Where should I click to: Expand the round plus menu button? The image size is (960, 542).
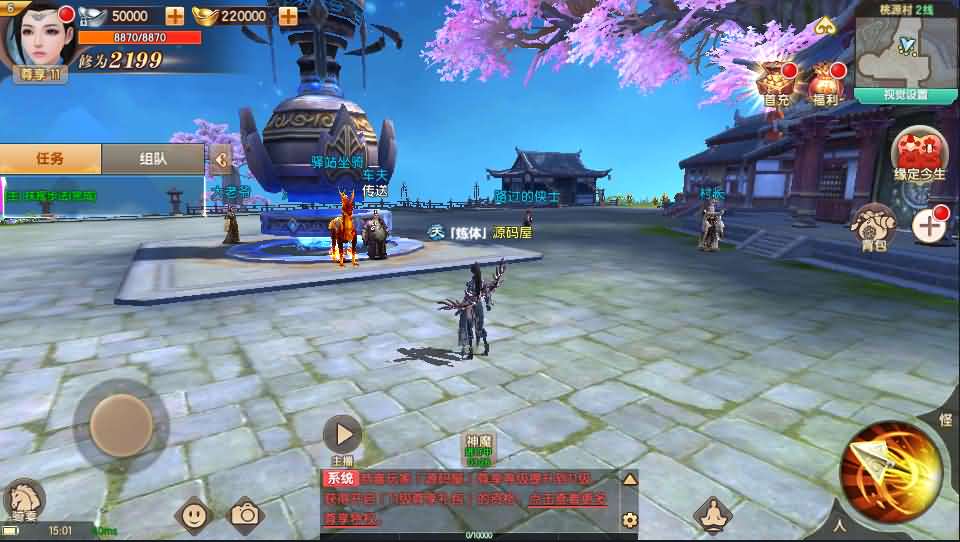click(x=930, y=225)
